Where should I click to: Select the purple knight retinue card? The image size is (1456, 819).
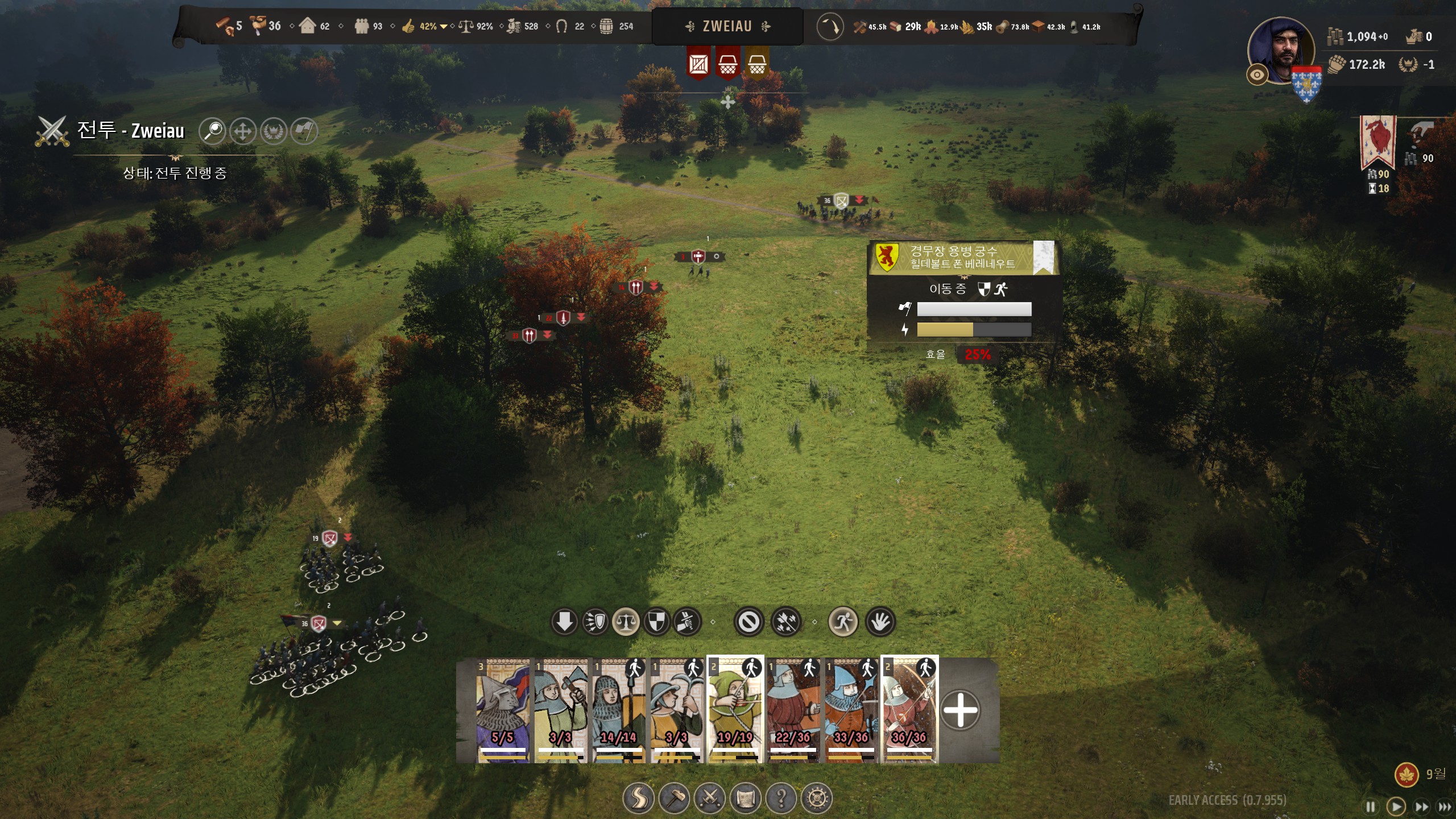click(x=502, y=710)
